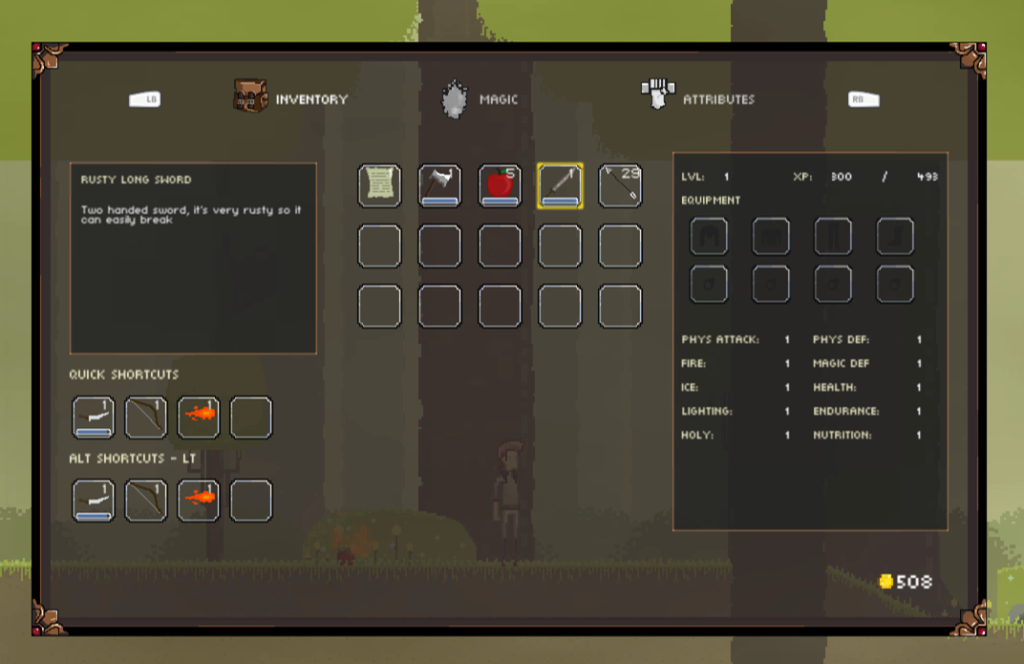Choose the fire spell in Alt Shortcuts
Screen dimensions: 1024x664
coord(198,501)
